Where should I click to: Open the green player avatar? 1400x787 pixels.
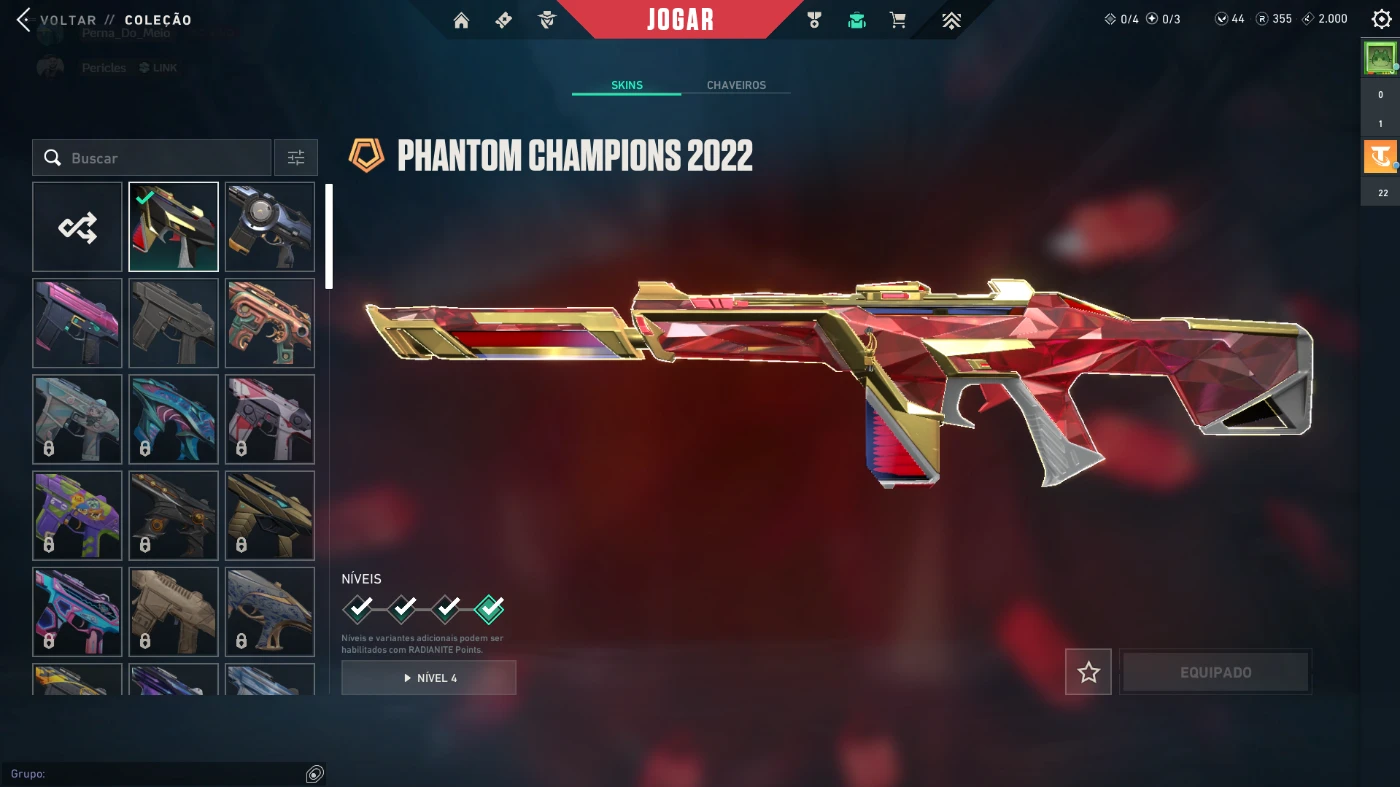[x=1380, y=59]
